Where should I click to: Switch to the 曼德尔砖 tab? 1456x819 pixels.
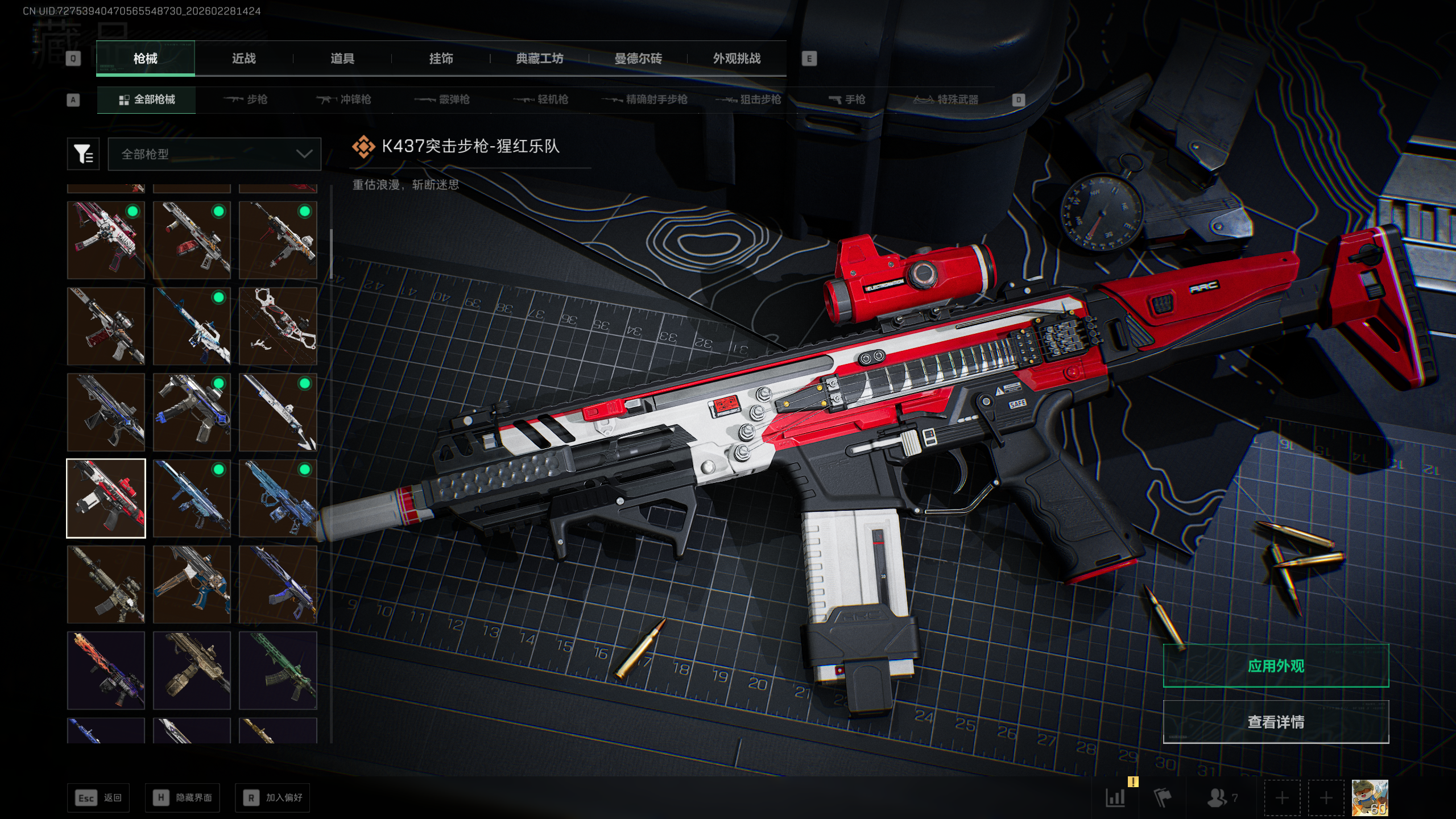pyautogui.click(x=638, y=59)
